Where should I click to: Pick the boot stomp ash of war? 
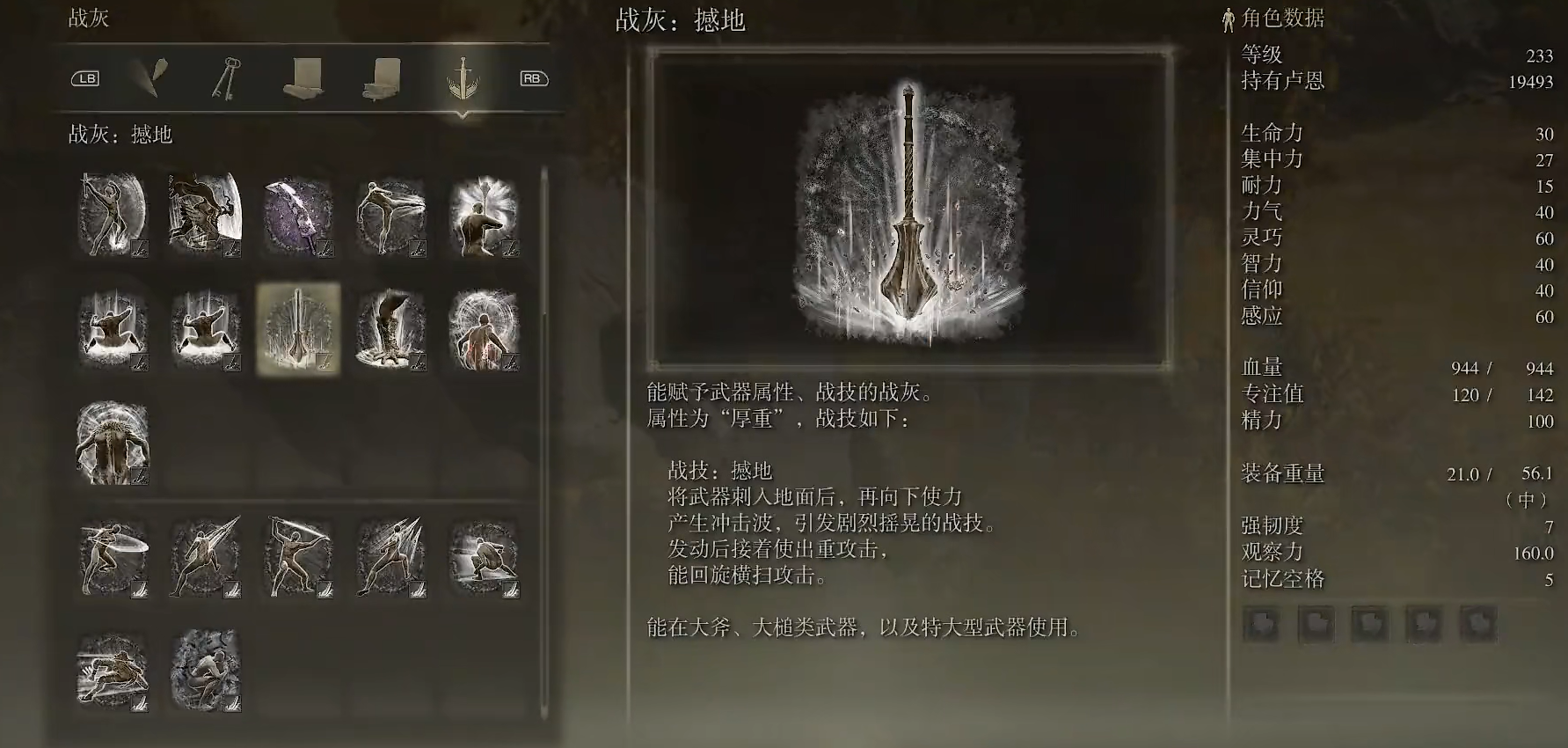point(390,329)
